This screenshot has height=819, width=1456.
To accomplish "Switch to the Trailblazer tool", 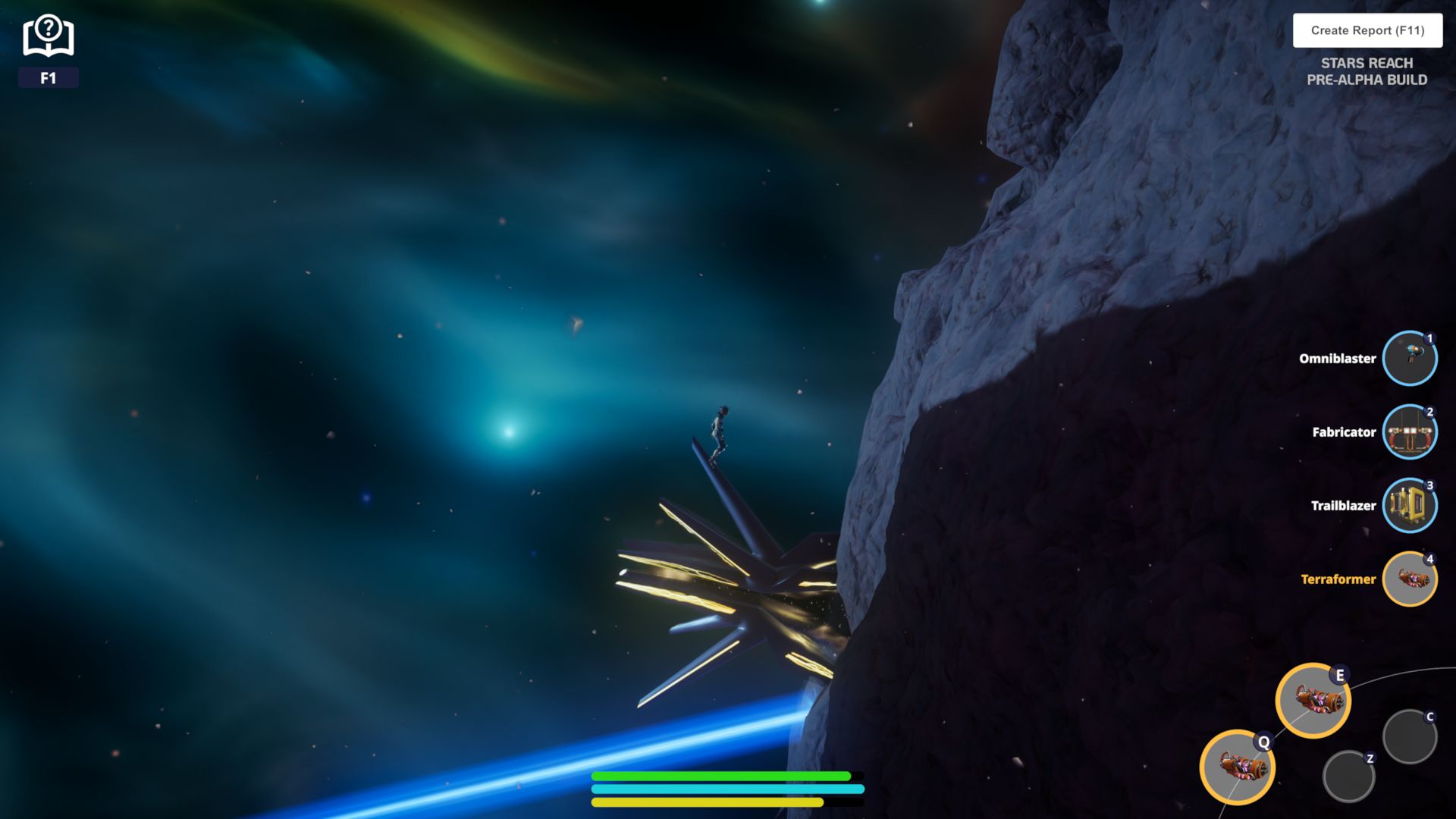I will (x=1409, y=506).
